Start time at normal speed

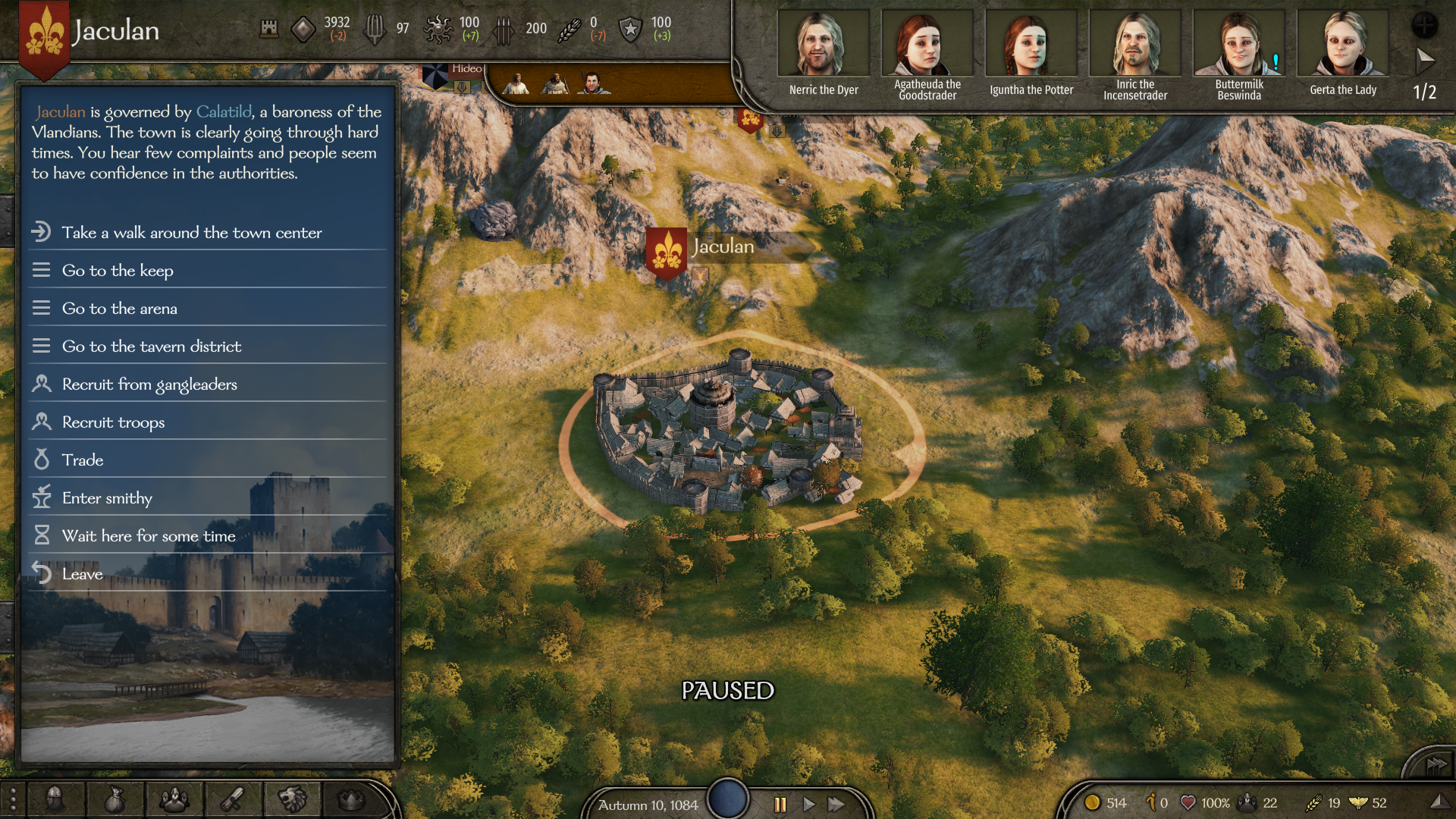click(809, 805)
